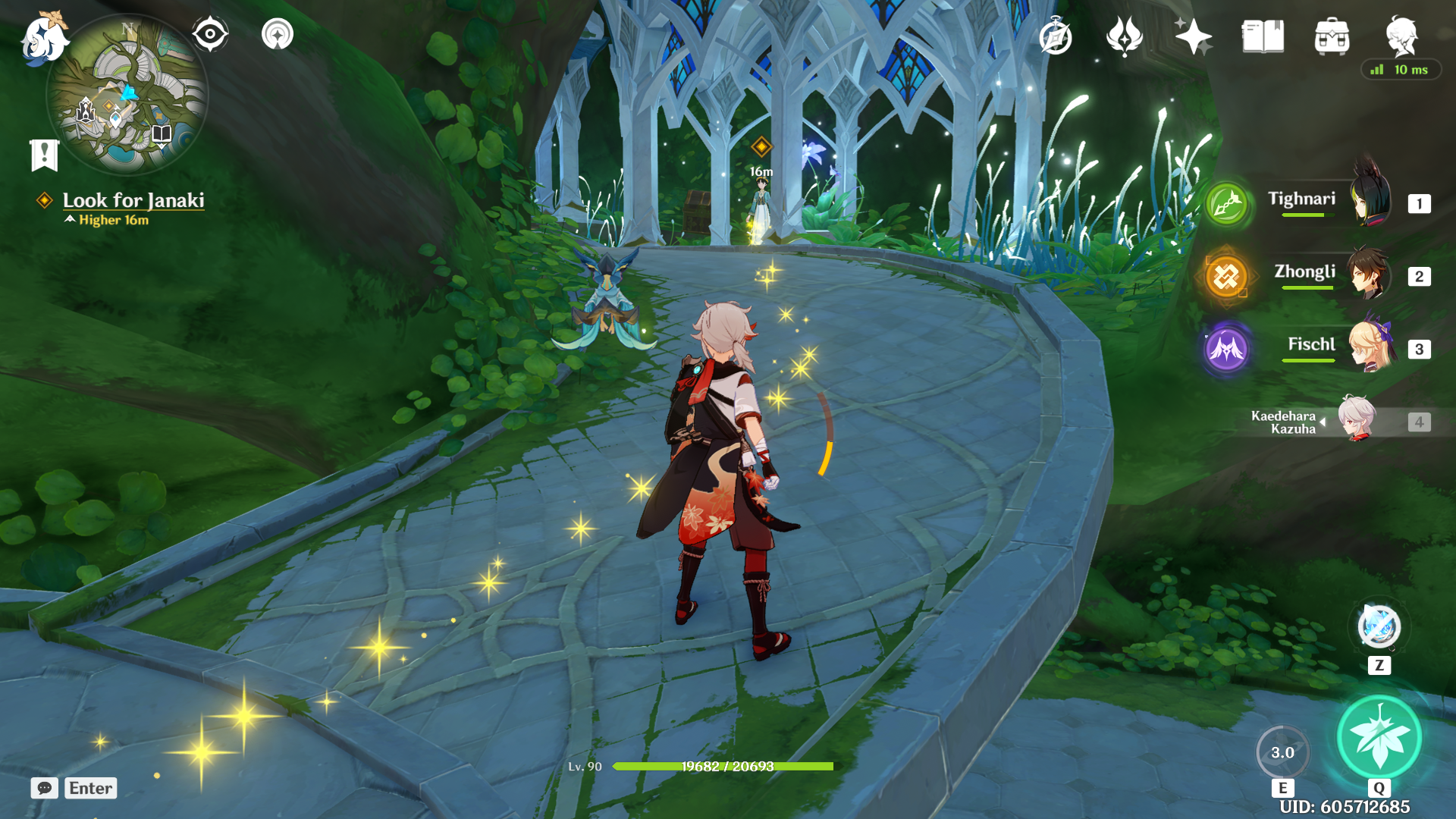Select Kaedehara Kazuha's nameplate
The width and height of the screenshot is (1456, 819).
pyautogui.click(x=1286, y=423)
